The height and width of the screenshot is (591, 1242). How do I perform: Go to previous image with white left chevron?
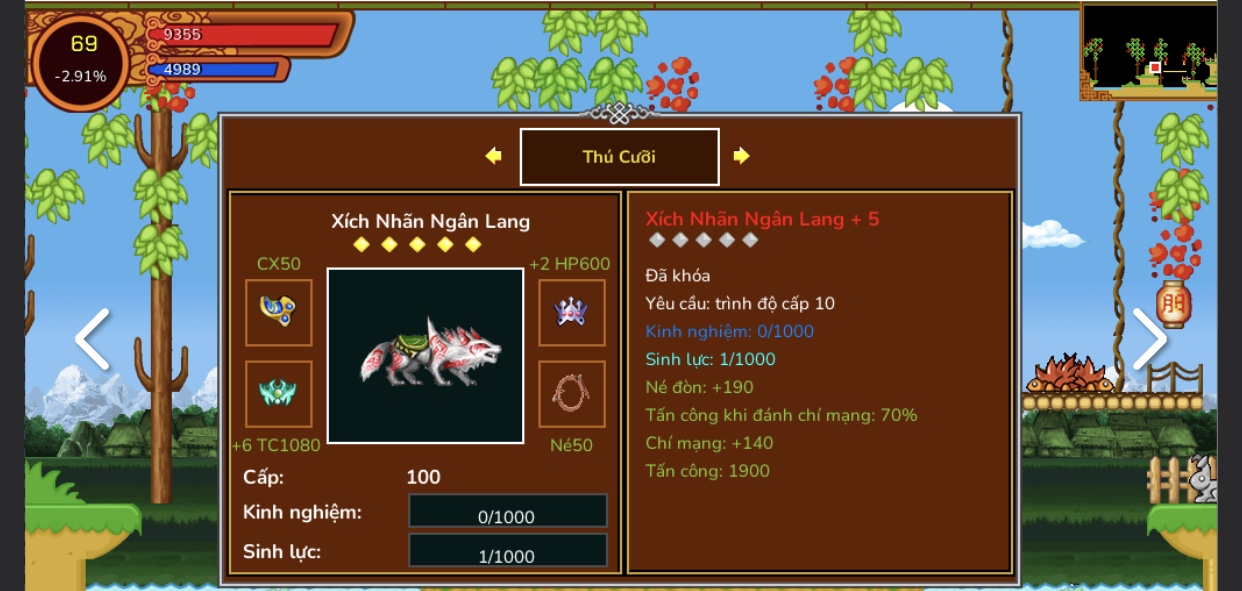click(x=92, y=339)
